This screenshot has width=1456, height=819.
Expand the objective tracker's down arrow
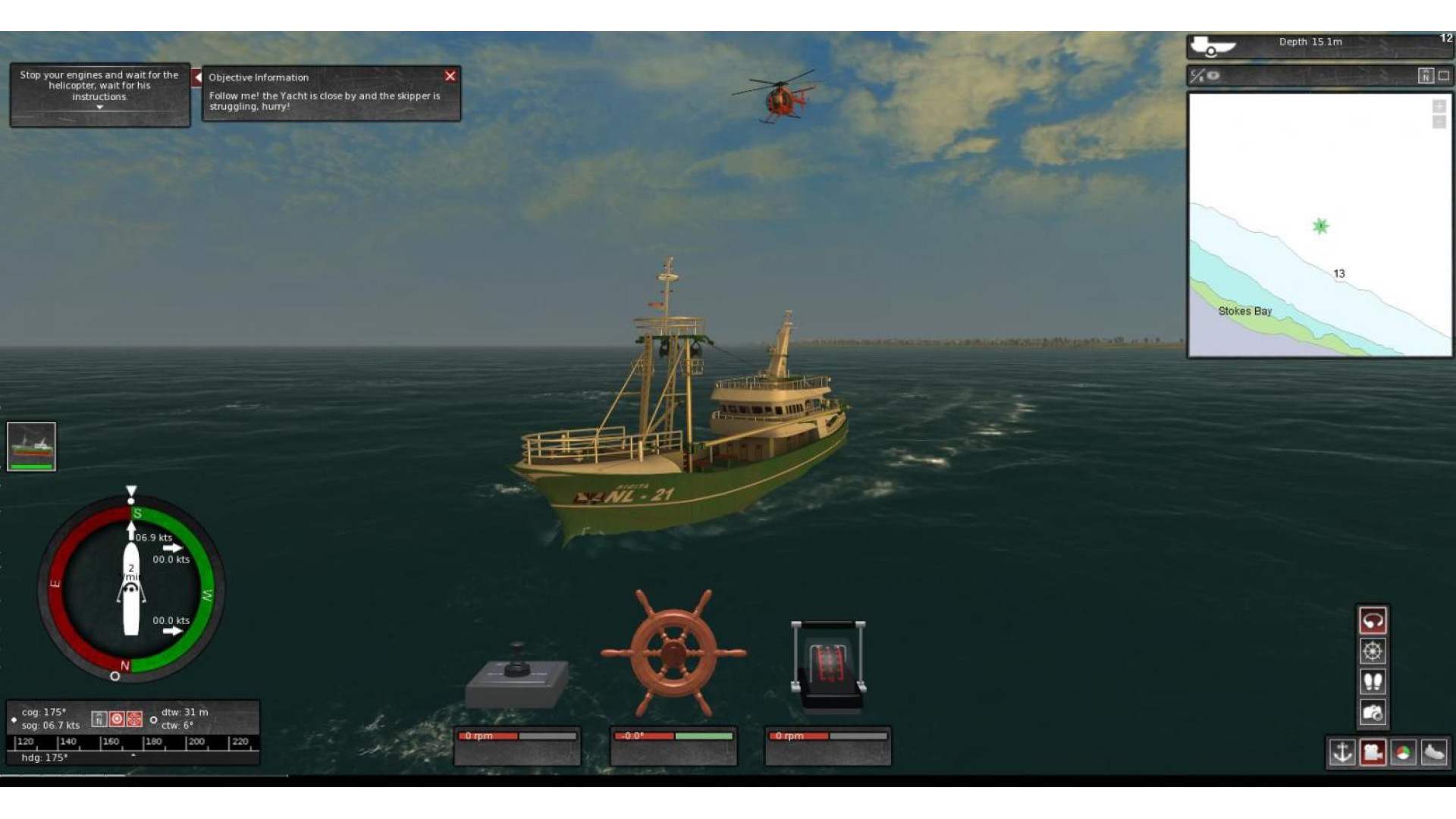click(x=99, y=108)
